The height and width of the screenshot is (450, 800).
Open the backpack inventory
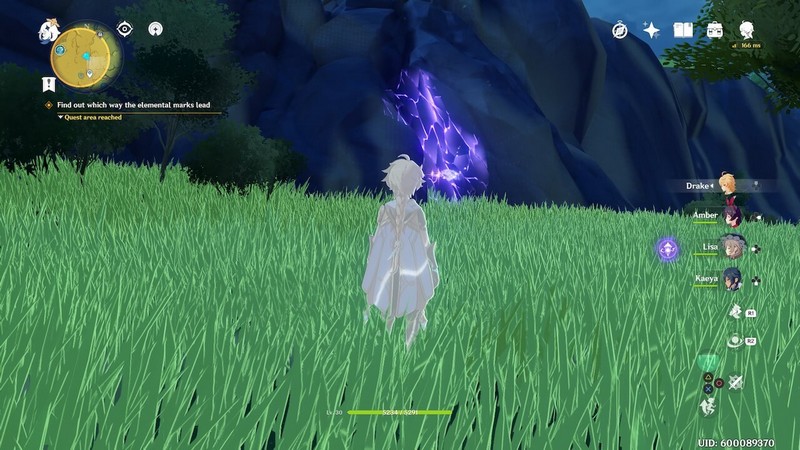coord(714,30)
